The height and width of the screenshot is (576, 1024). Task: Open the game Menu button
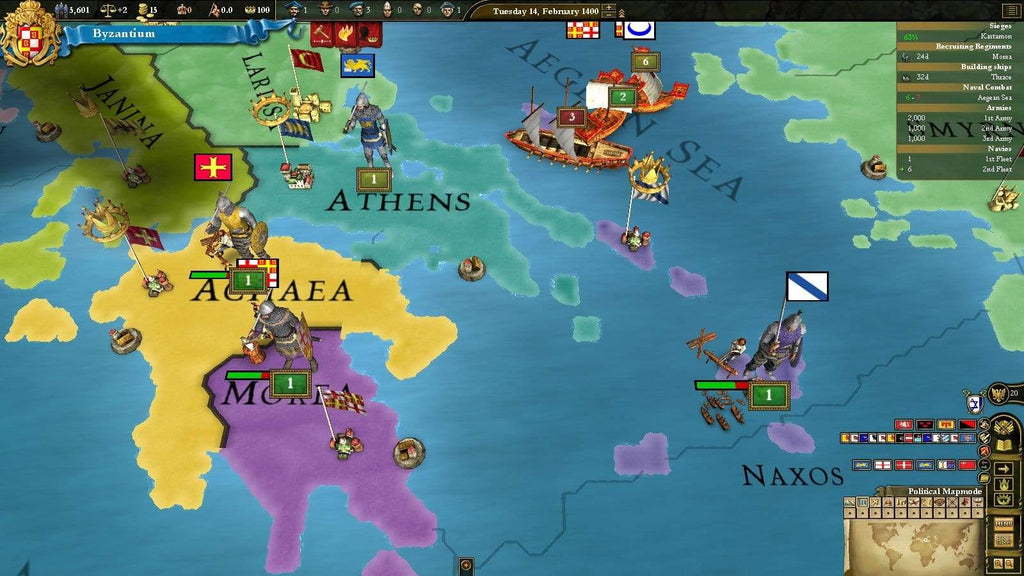[1002, 523]
